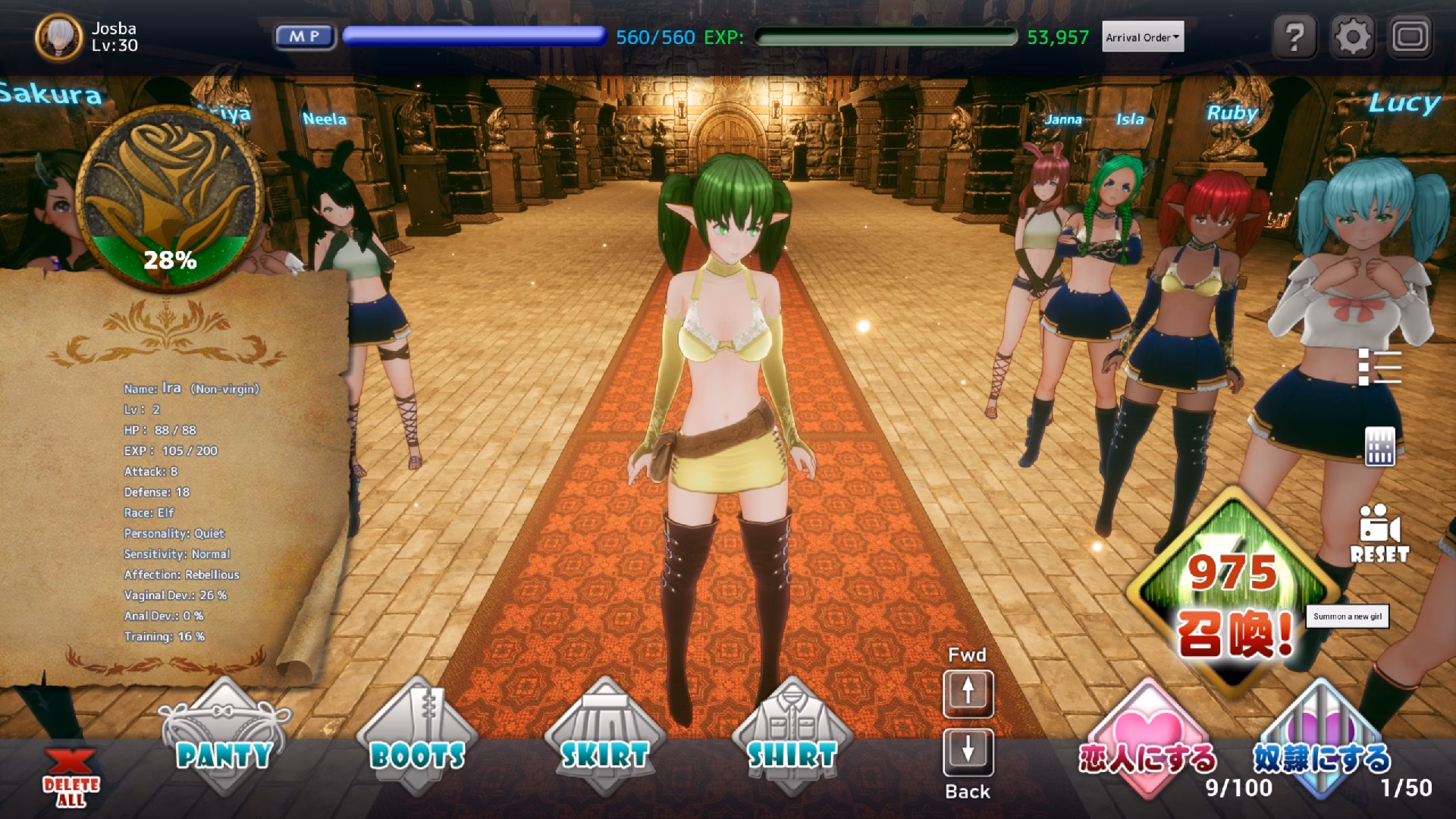Click the Delete All button
Viewport: 1456px width, 819px height.
(71, 777)
